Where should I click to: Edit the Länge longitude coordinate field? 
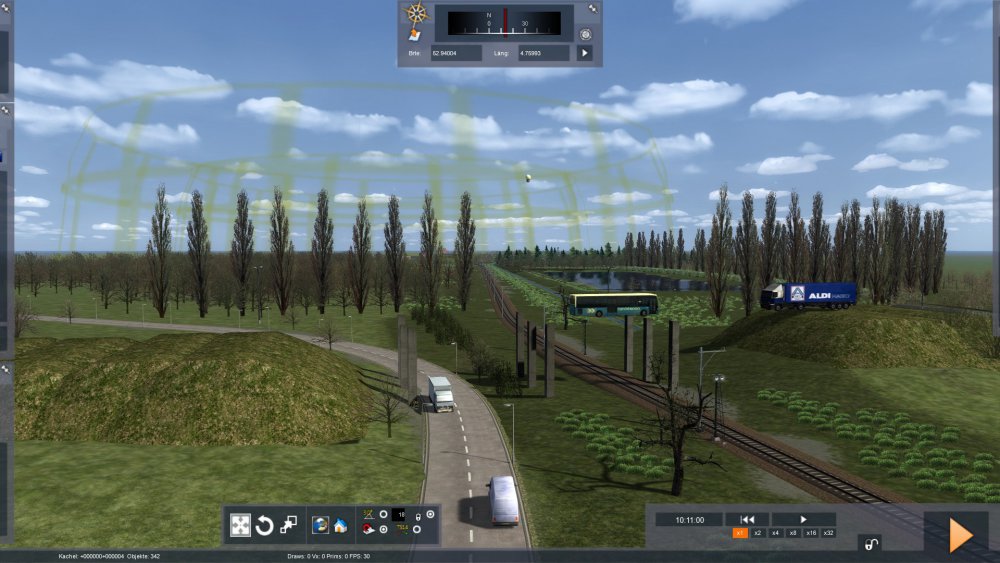click(x=544, y=52)
